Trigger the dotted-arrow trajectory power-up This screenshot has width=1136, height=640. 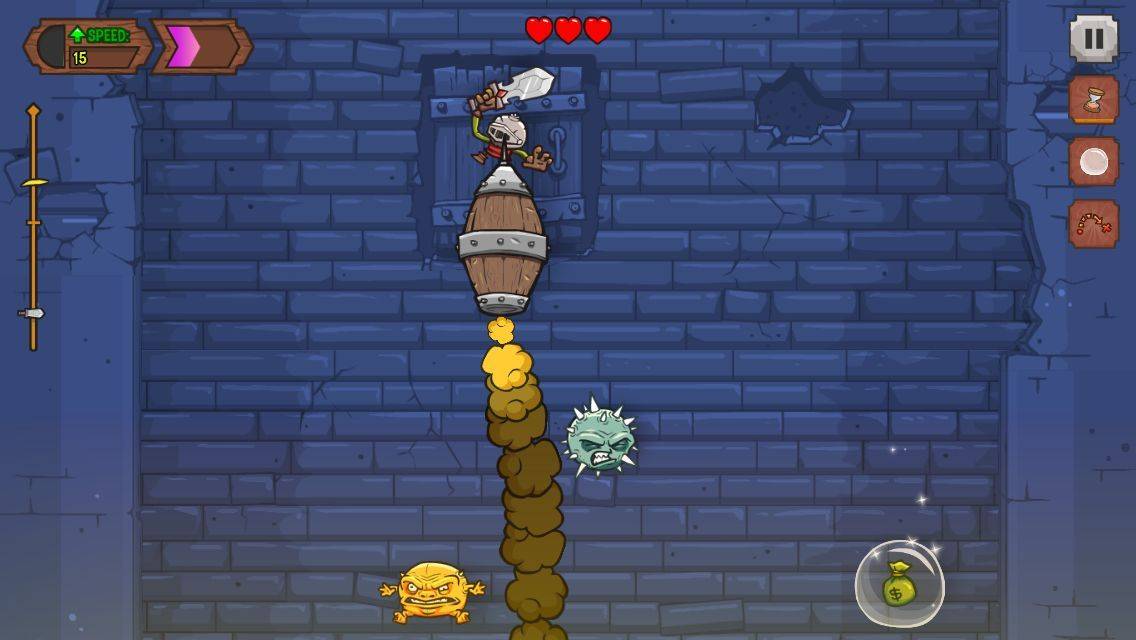point(1094,224)
